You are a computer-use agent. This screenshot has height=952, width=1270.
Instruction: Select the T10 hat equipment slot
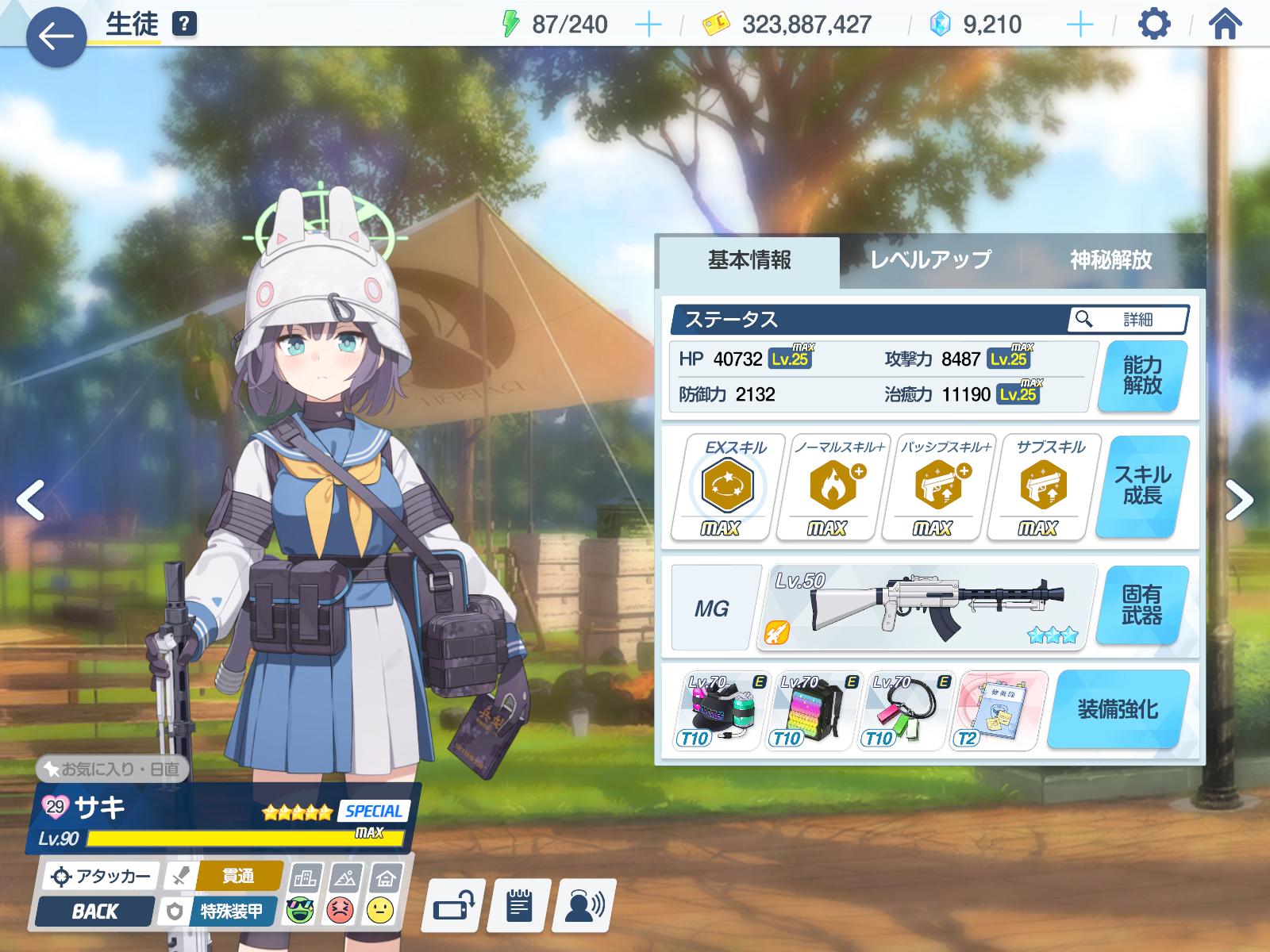[x=721, y=711]
